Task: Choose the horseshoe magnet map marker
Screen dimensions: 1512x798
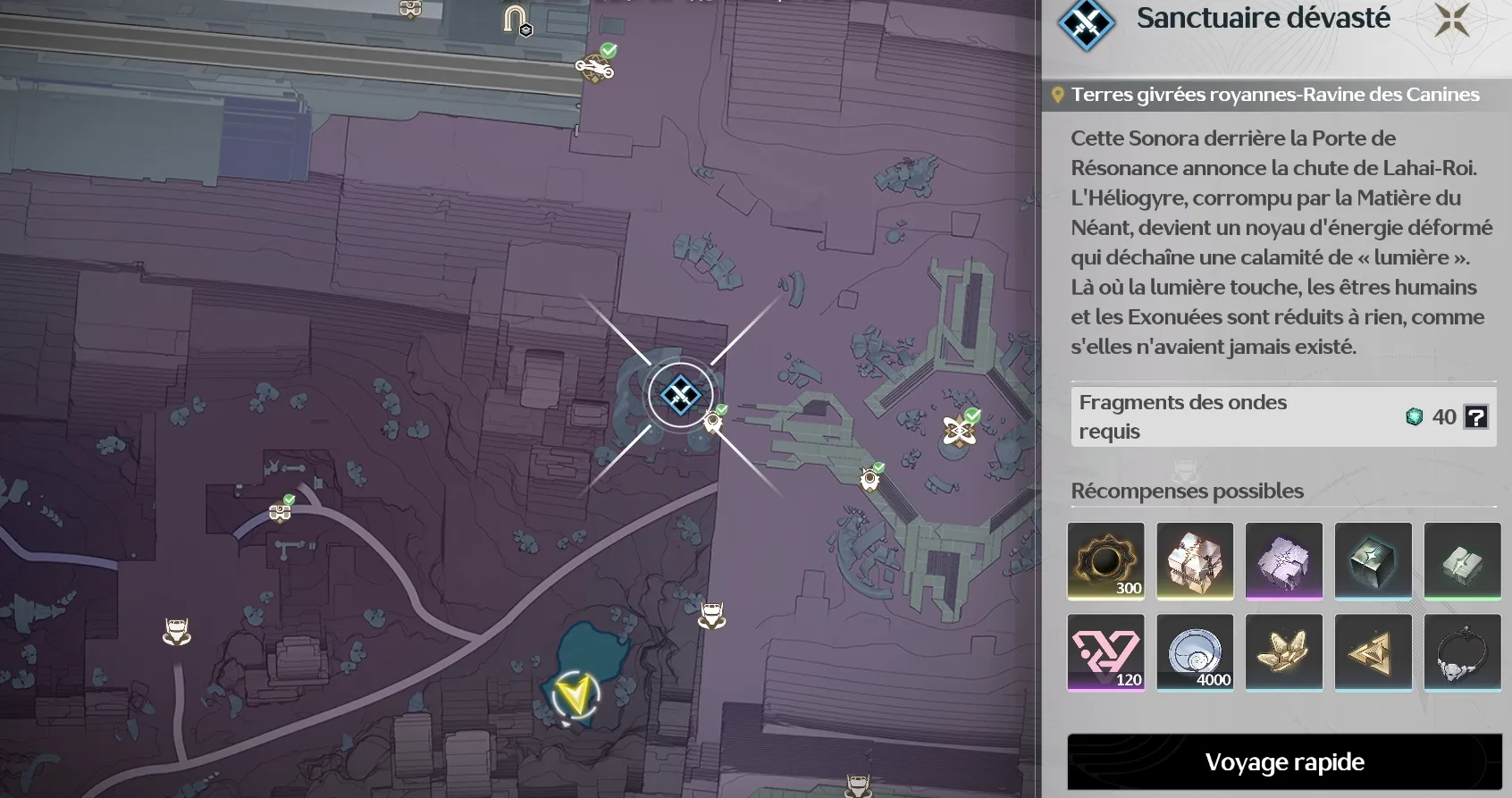Action: pyautogui.click(x=516, y=19)
